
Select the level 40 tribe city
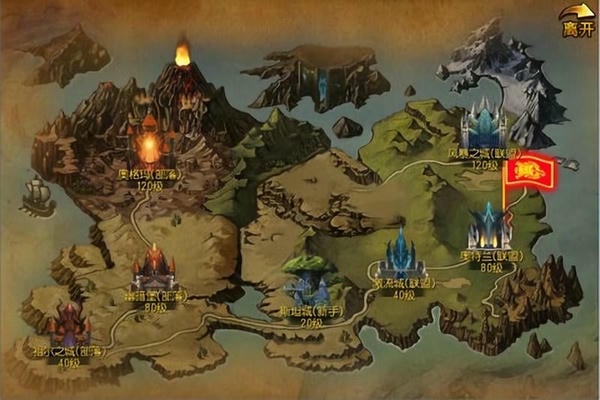coord(68,327)
